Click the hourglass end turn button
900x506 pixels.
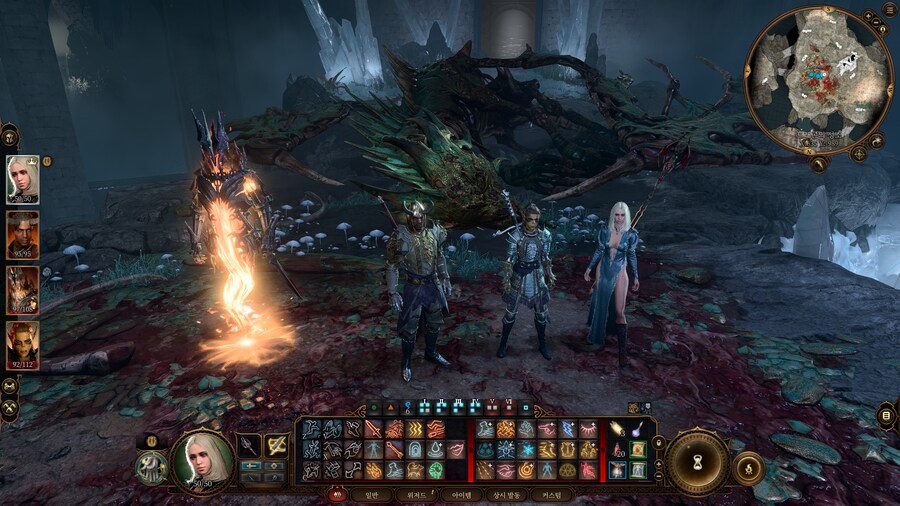(x=697, y=461)
